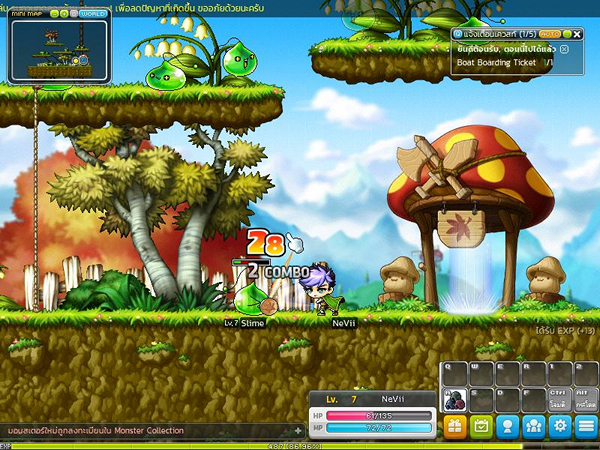Open the gear settings menu

point(560,426)
